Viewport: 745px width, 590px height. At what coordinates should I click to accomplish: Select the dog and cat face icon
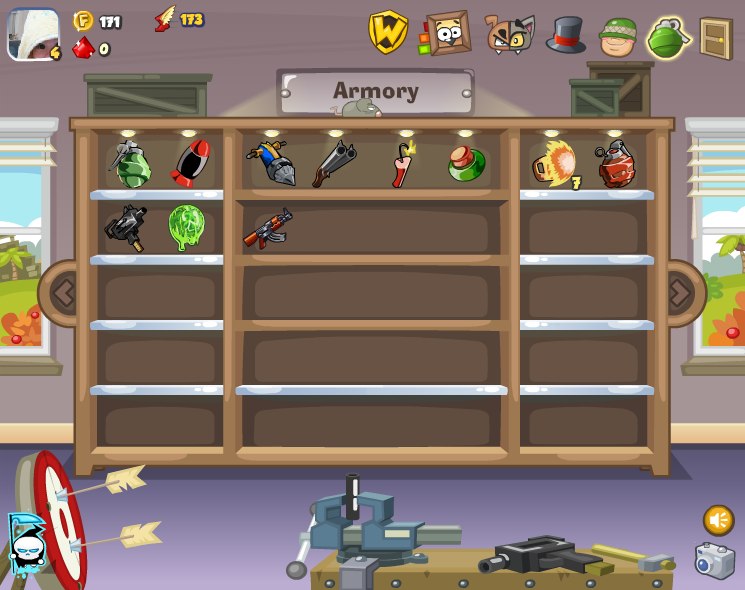pyautogui.click(x=510, y=34)
